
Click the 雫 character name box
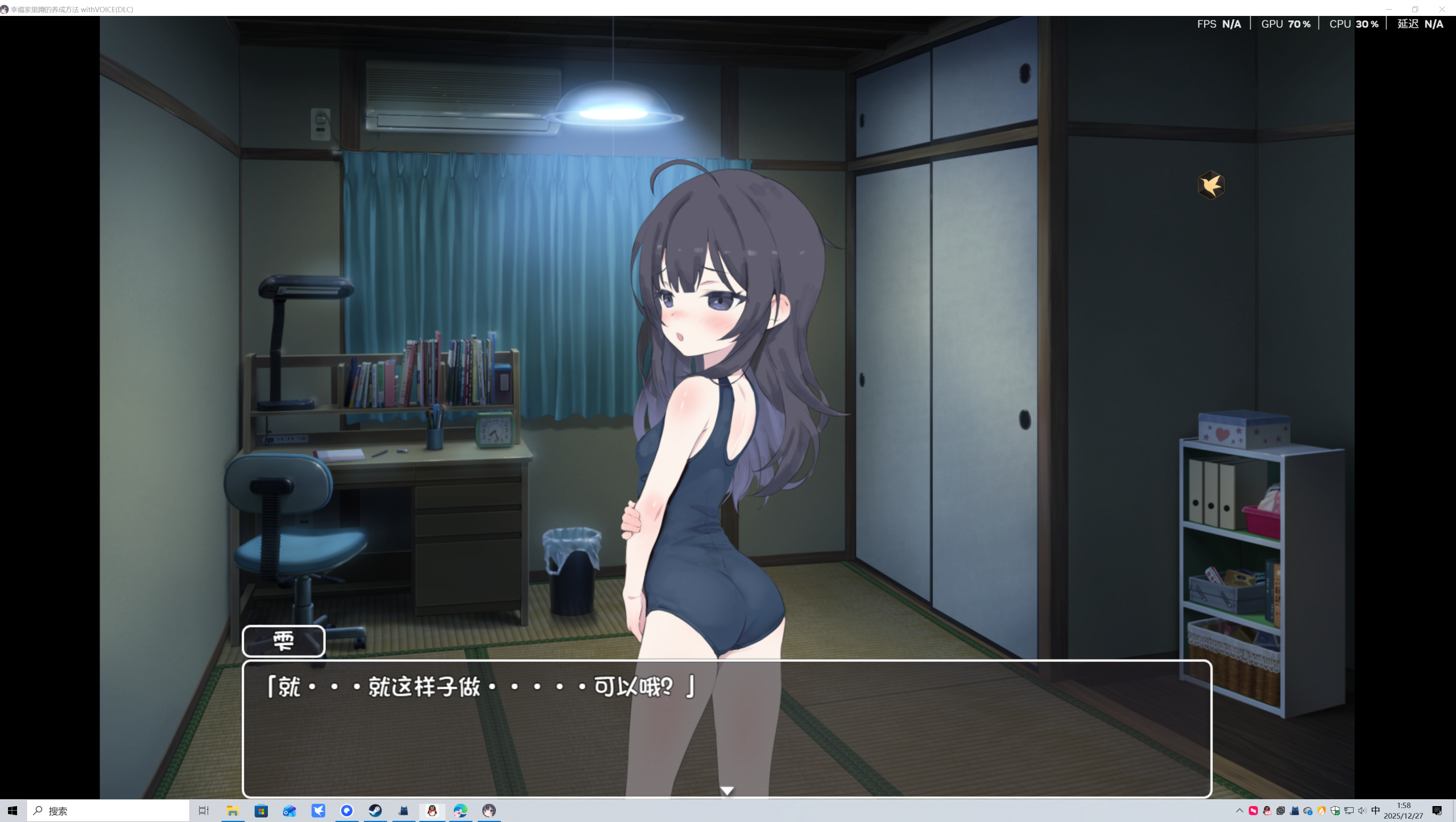click(x=283, y=641)
